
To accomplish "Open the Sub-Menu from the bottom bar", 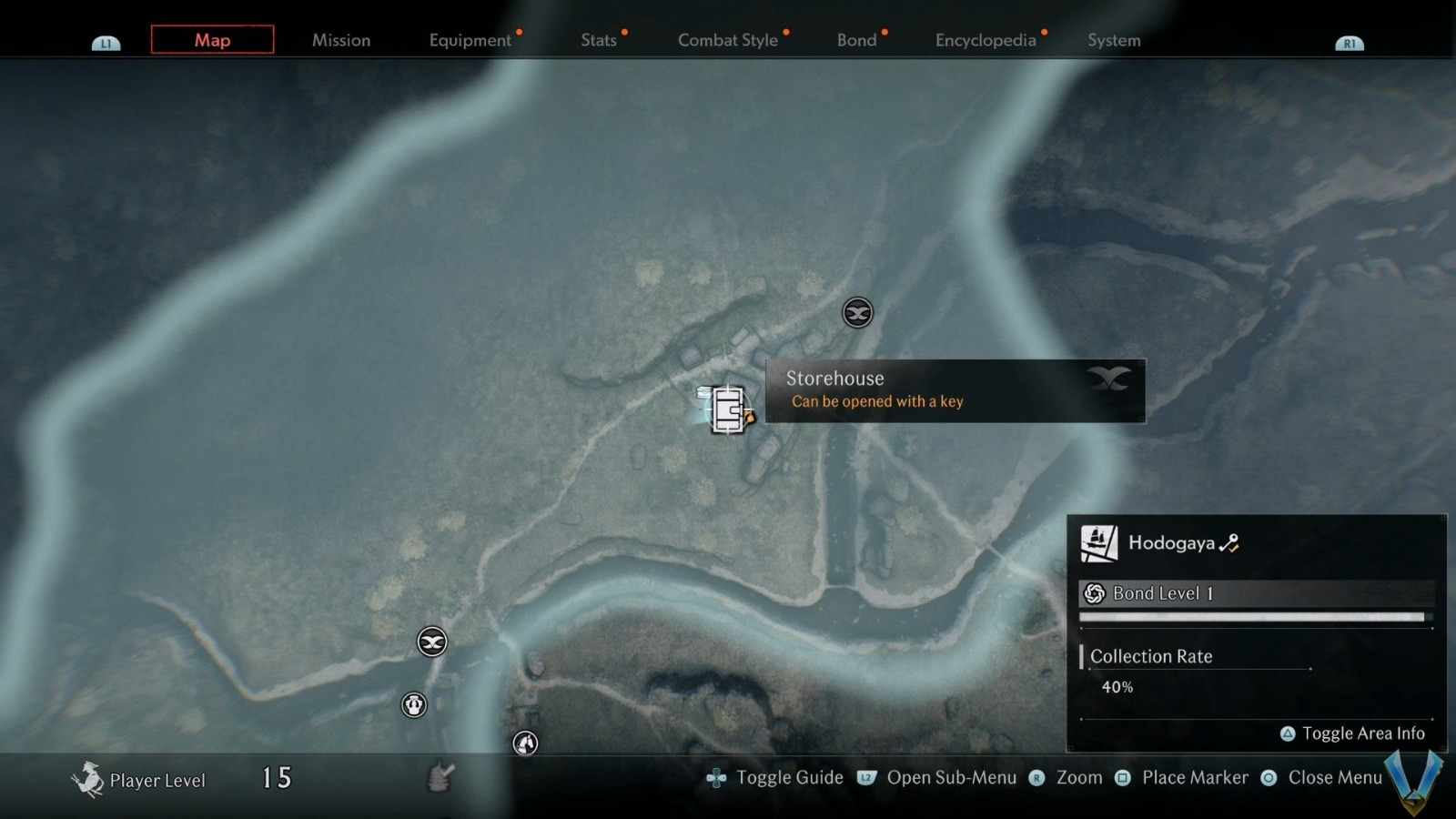I will (x=954, y=778).
